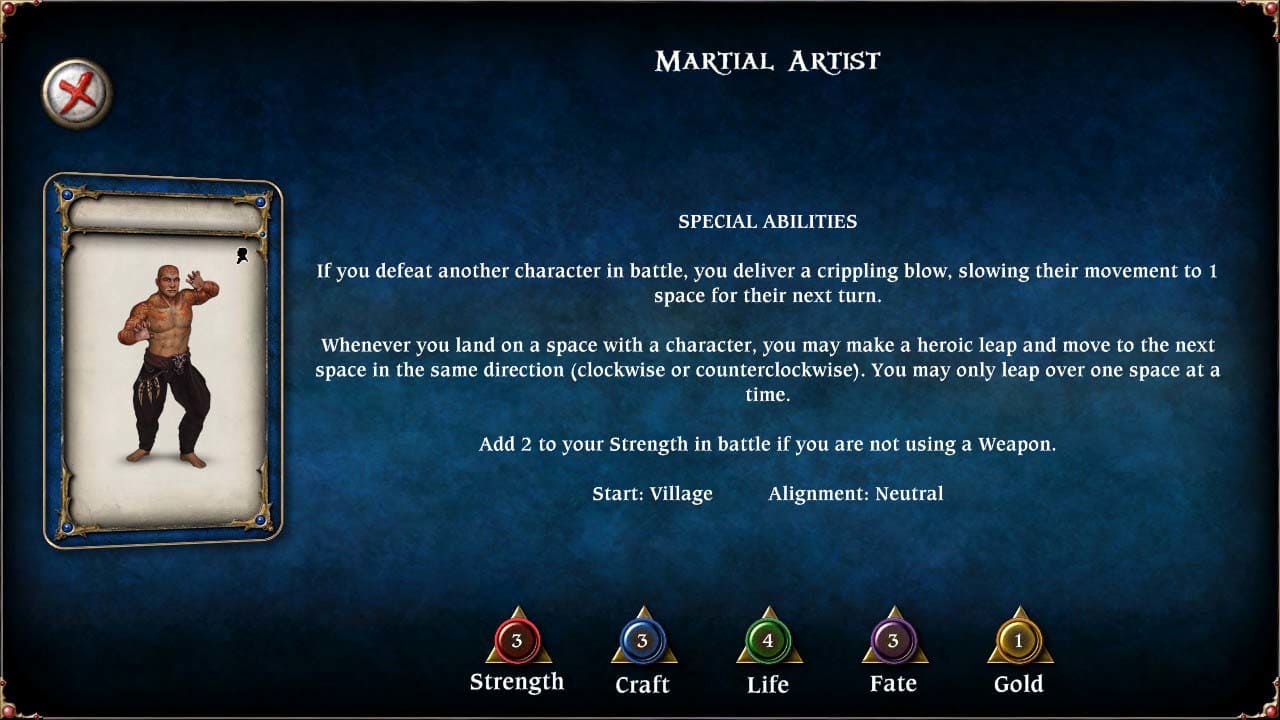
Task: Click the SPECIAL ABILITIES heading
Action: pos(766,222)
